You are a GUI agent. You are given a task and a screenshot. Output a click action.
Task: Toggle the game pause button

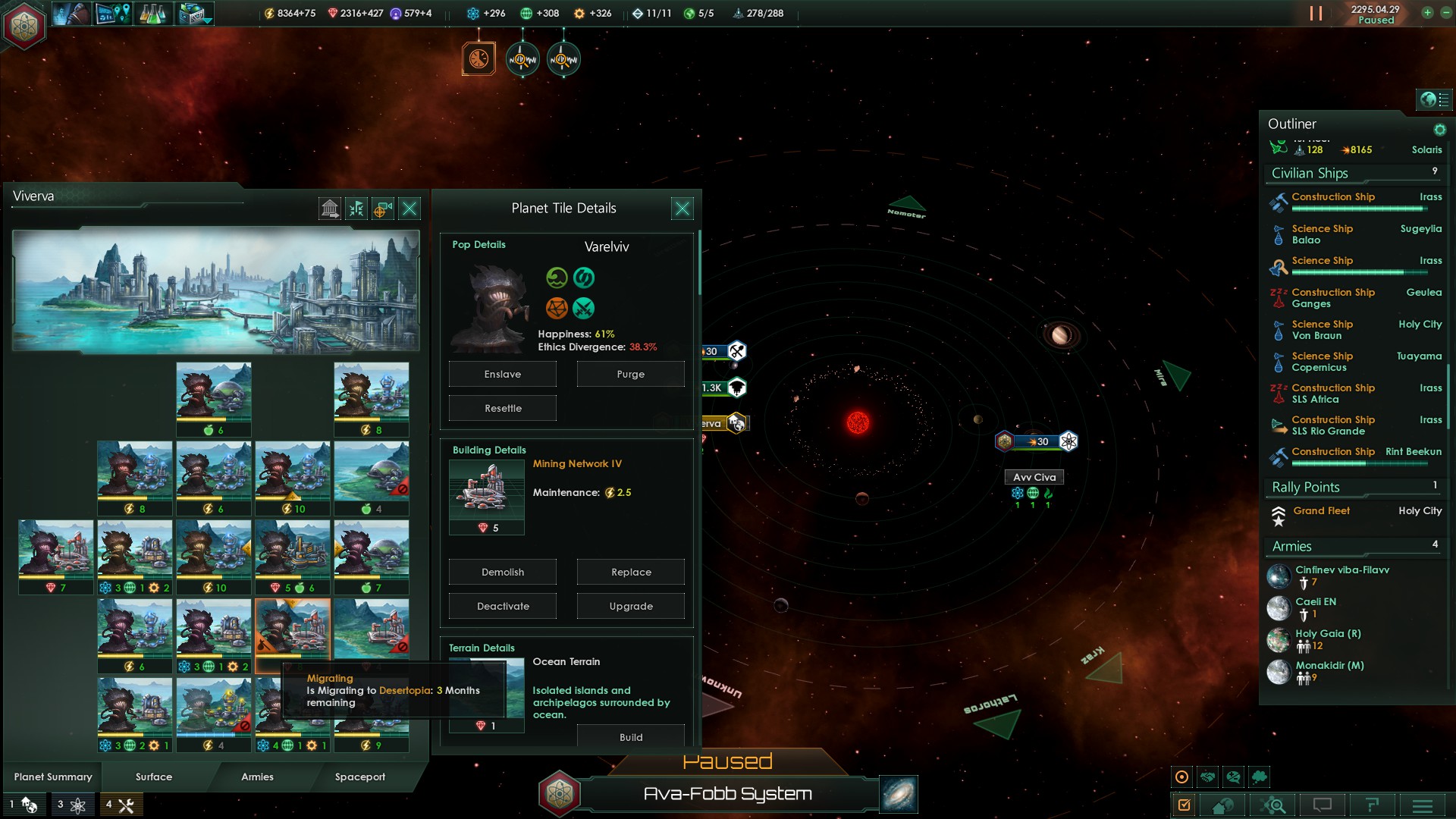click(x=1316, y=14)
